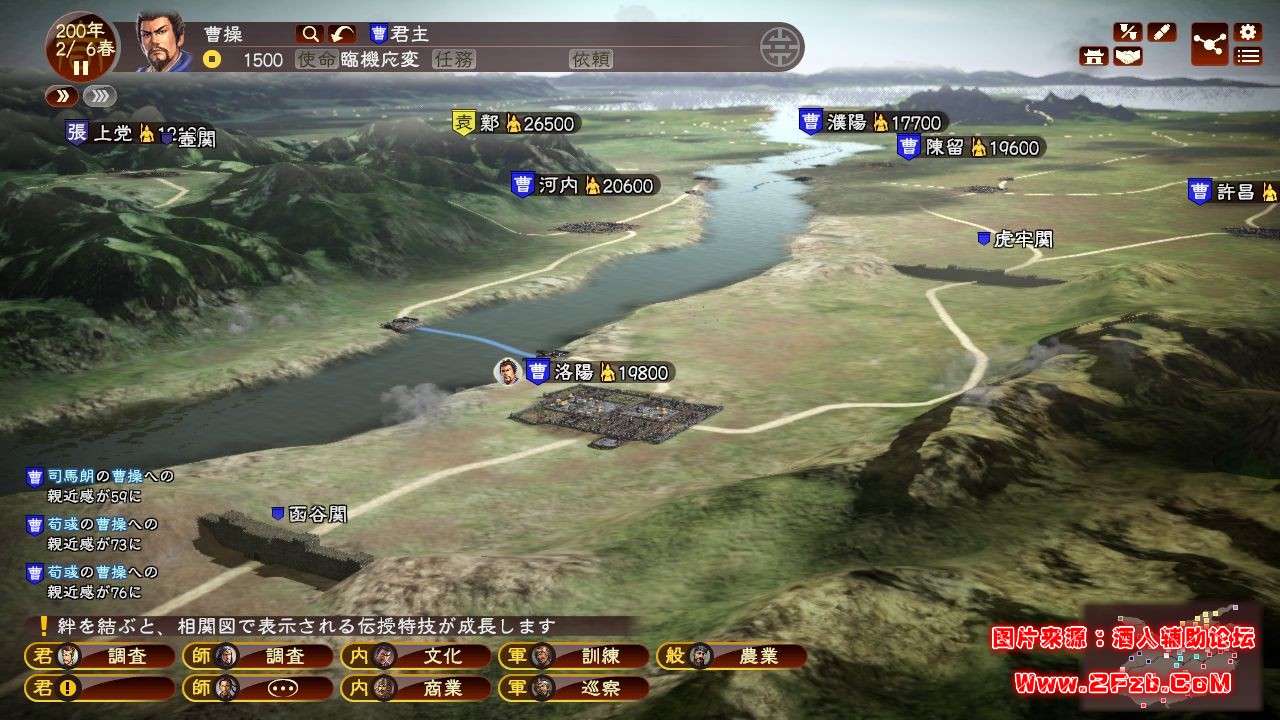This screenshot has height=720, width=1280.
Task: Show the relationship network diagram
Action: (1210, 45)
